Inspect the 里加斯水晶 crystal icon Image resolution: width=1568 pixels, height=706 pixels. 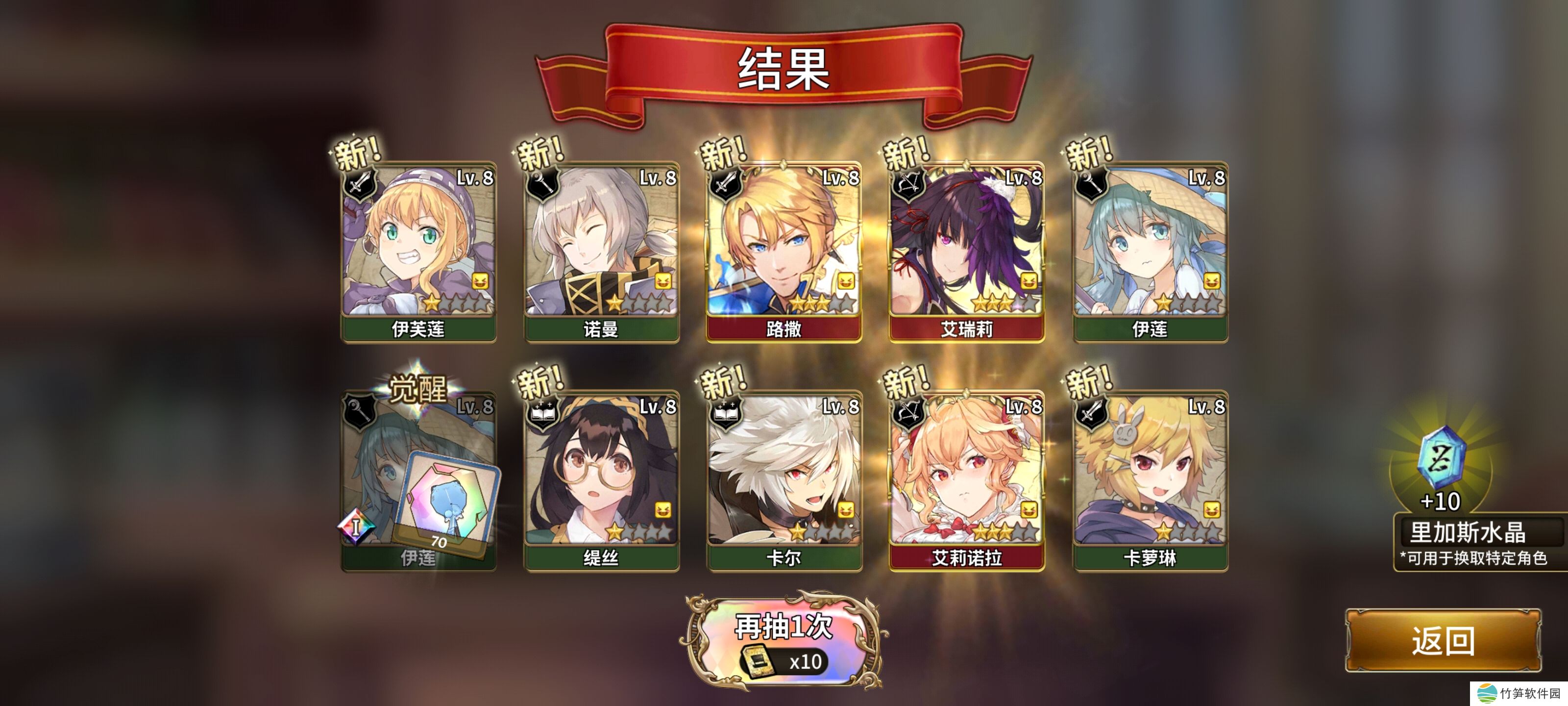(1441, 457)
